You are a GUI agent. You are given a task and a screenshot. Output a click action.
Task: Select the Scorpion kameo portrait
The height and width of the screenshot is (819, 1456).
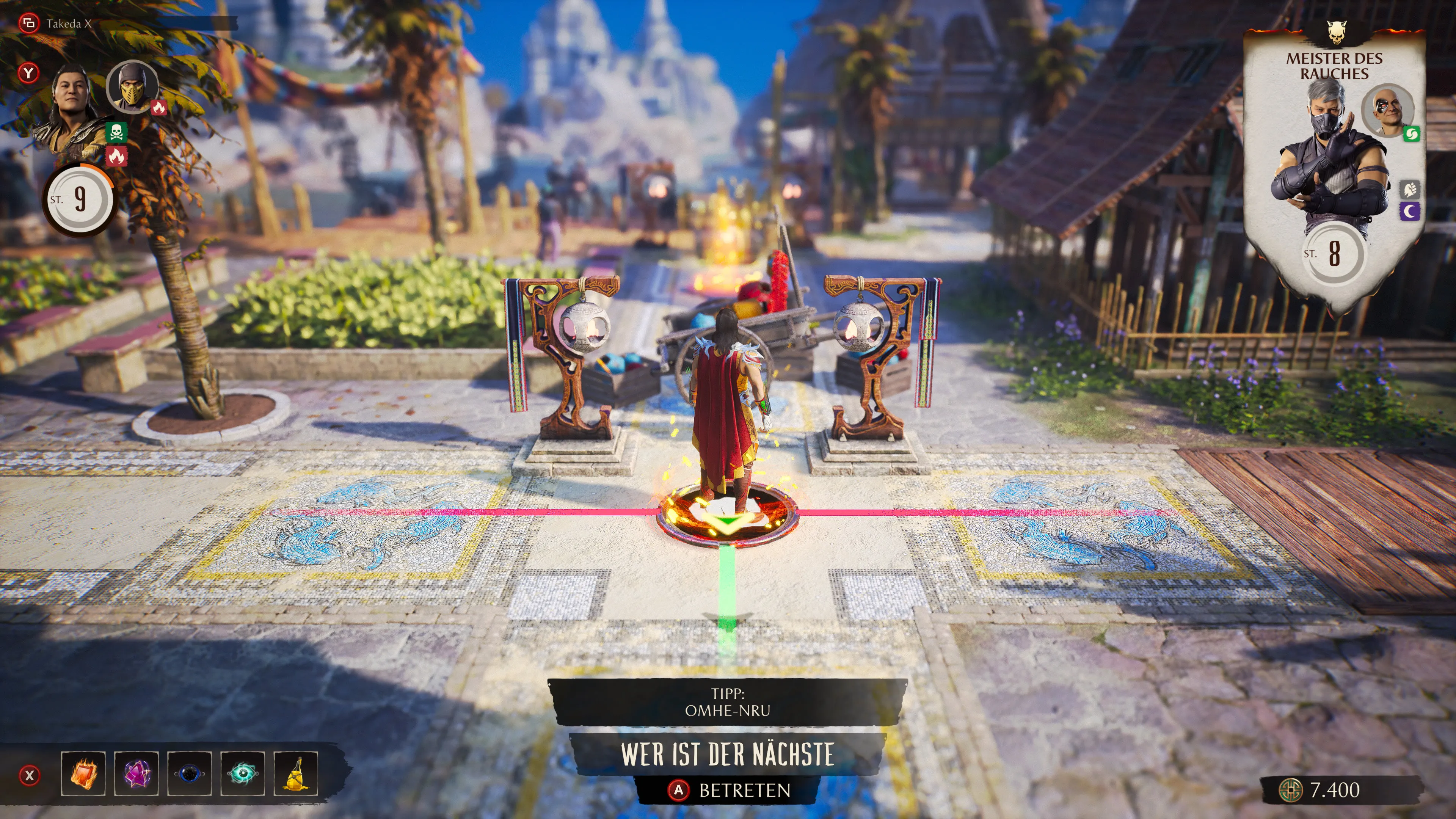coord(132,86)
